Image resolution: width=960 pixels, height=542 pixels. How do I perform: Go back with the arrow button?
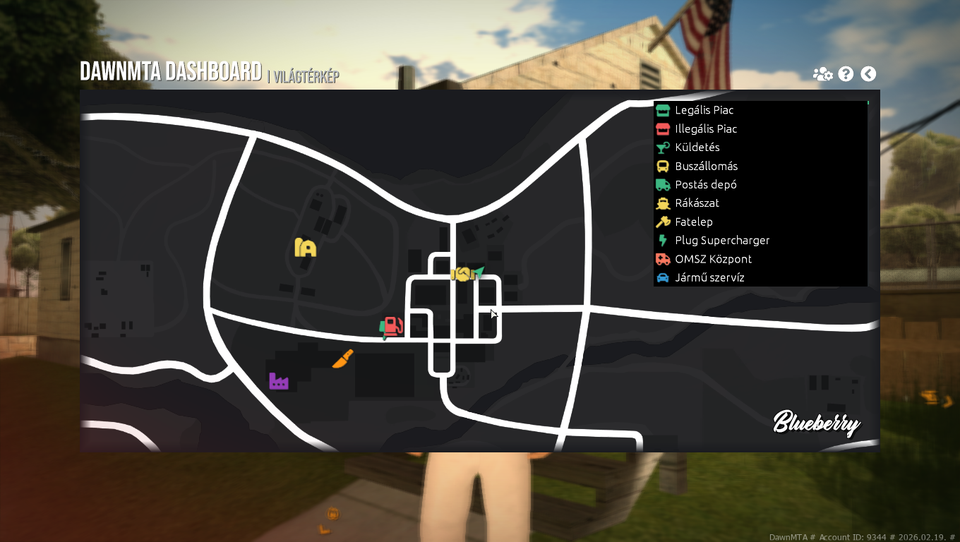(x=868, y=74)
